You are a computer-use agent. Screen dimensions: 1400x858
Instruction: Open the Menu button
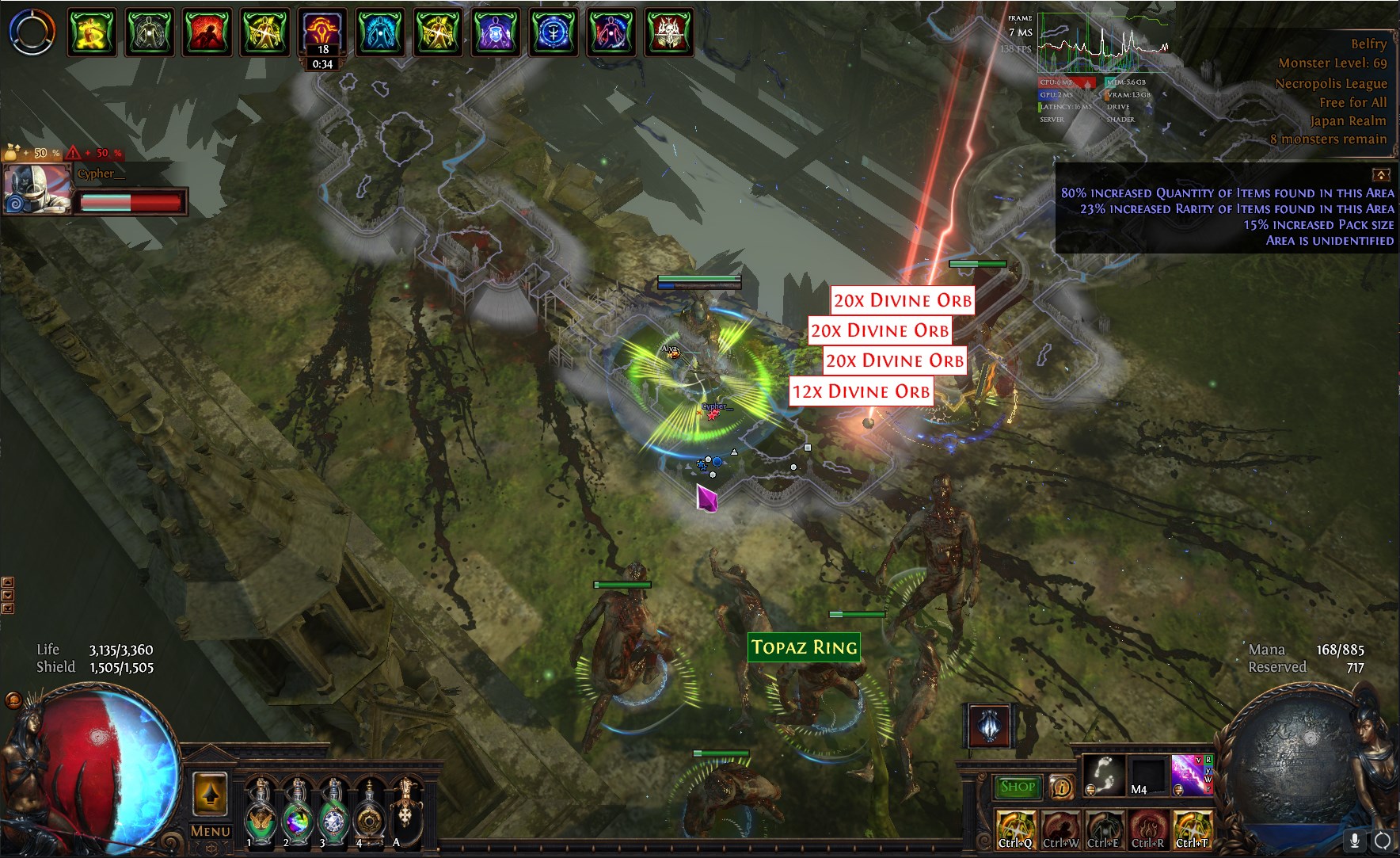[210, 831]
